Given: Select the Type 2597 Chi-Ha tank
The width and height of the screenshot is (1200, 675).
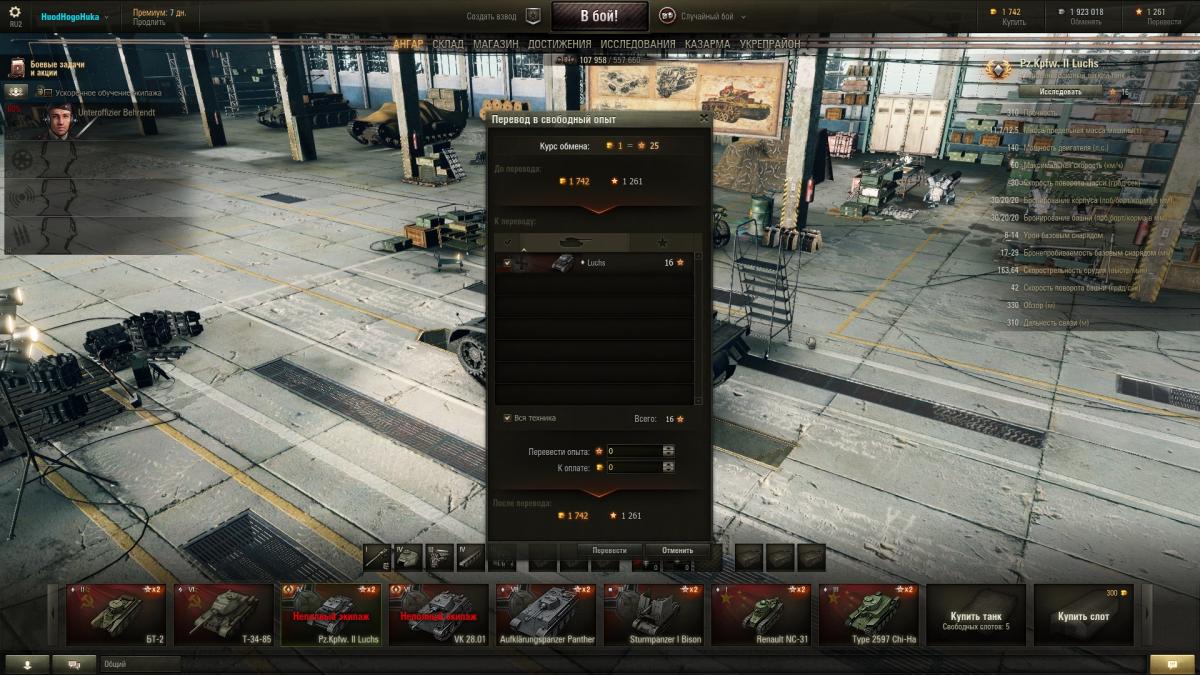Looking at the screenshot, I should pos(868,616).
